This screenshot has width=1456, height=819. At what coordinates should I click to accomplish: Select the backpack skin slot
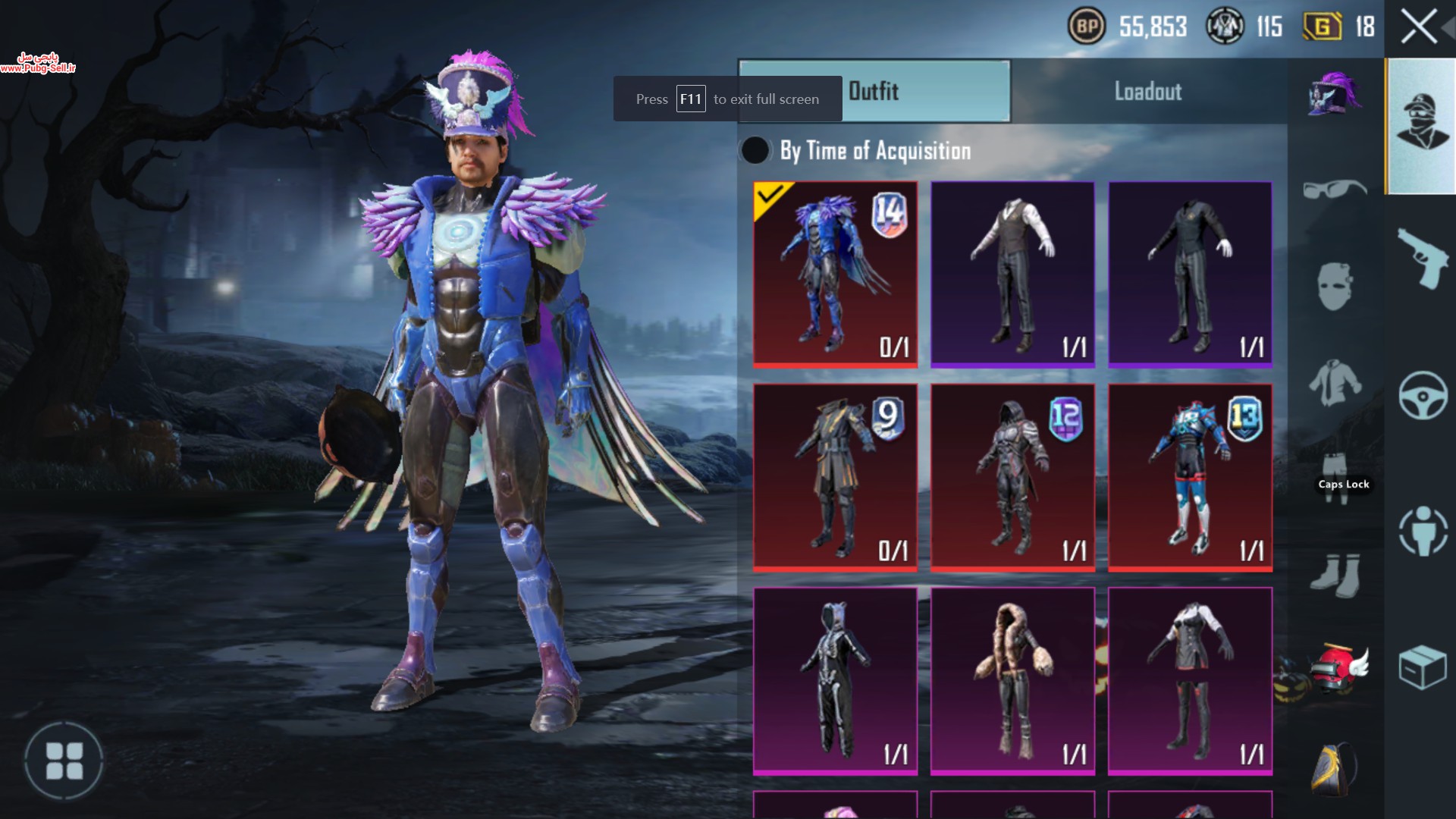pos(1335,768)
